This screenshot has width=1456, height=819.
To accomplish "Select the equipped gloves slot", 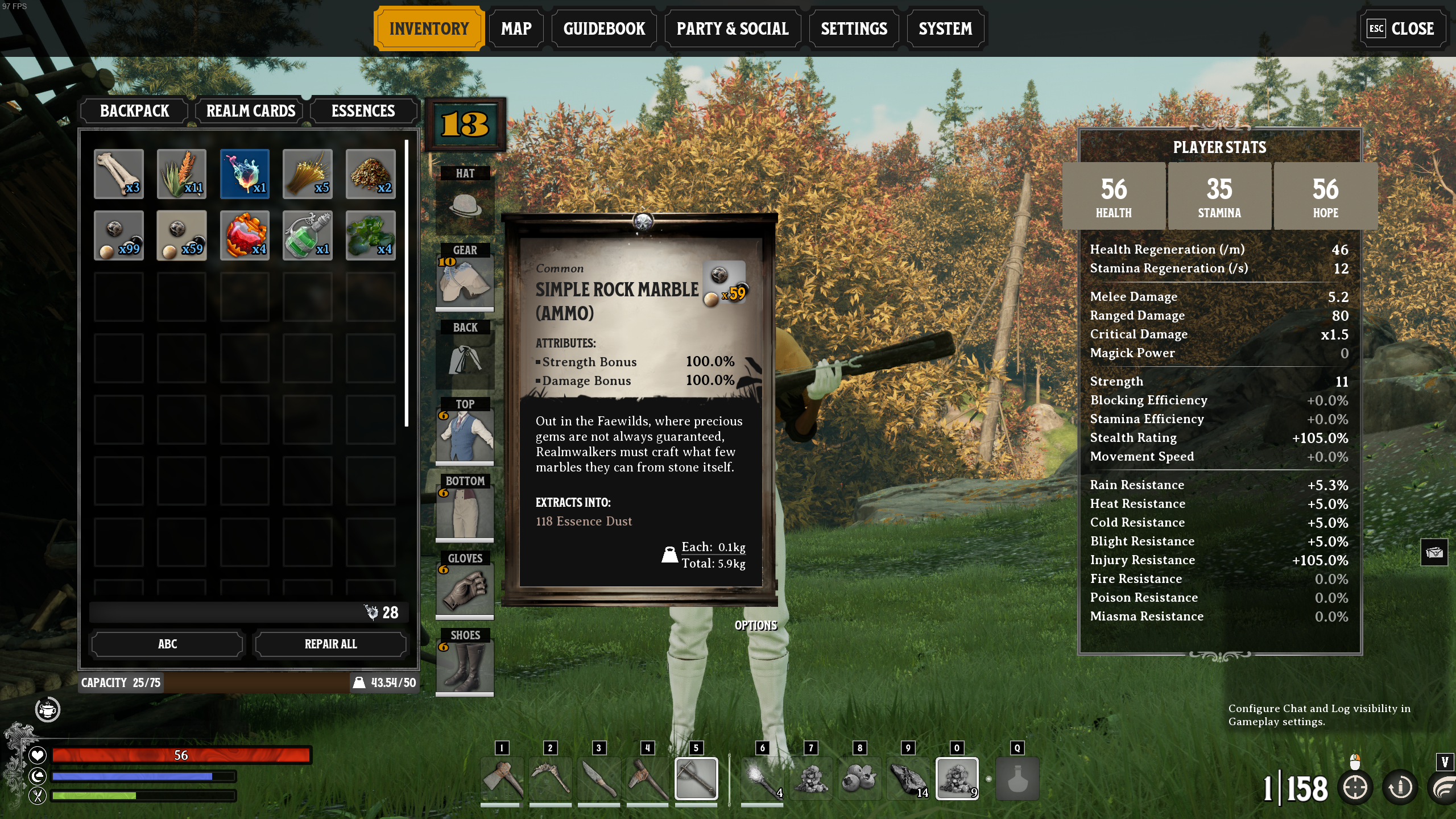I will pyautogui.click(x=465, y=590).
